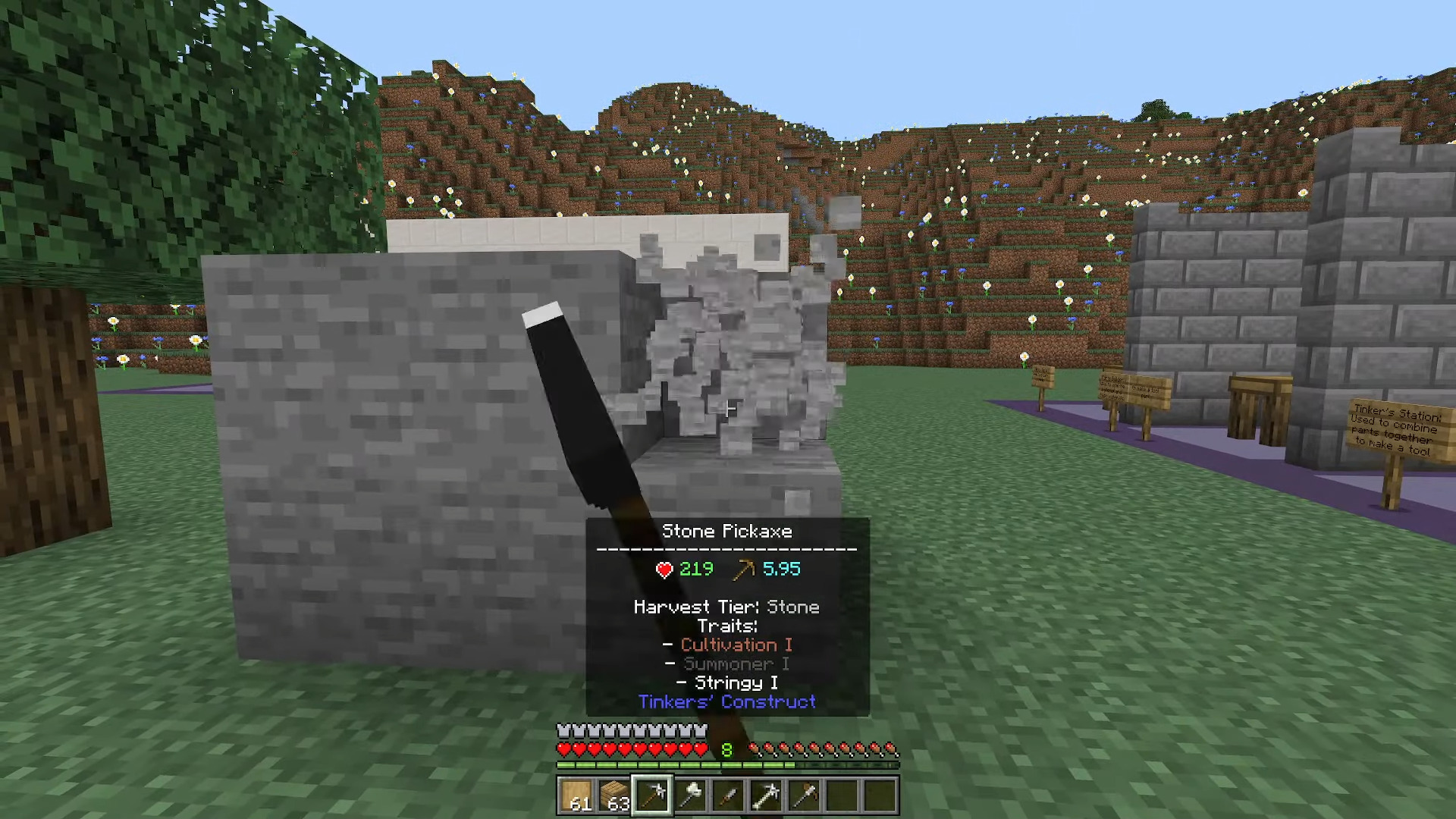Pick the brown-headed tool hotbar slot
This screenshot has height=819, width=1456.
point(804,795)
